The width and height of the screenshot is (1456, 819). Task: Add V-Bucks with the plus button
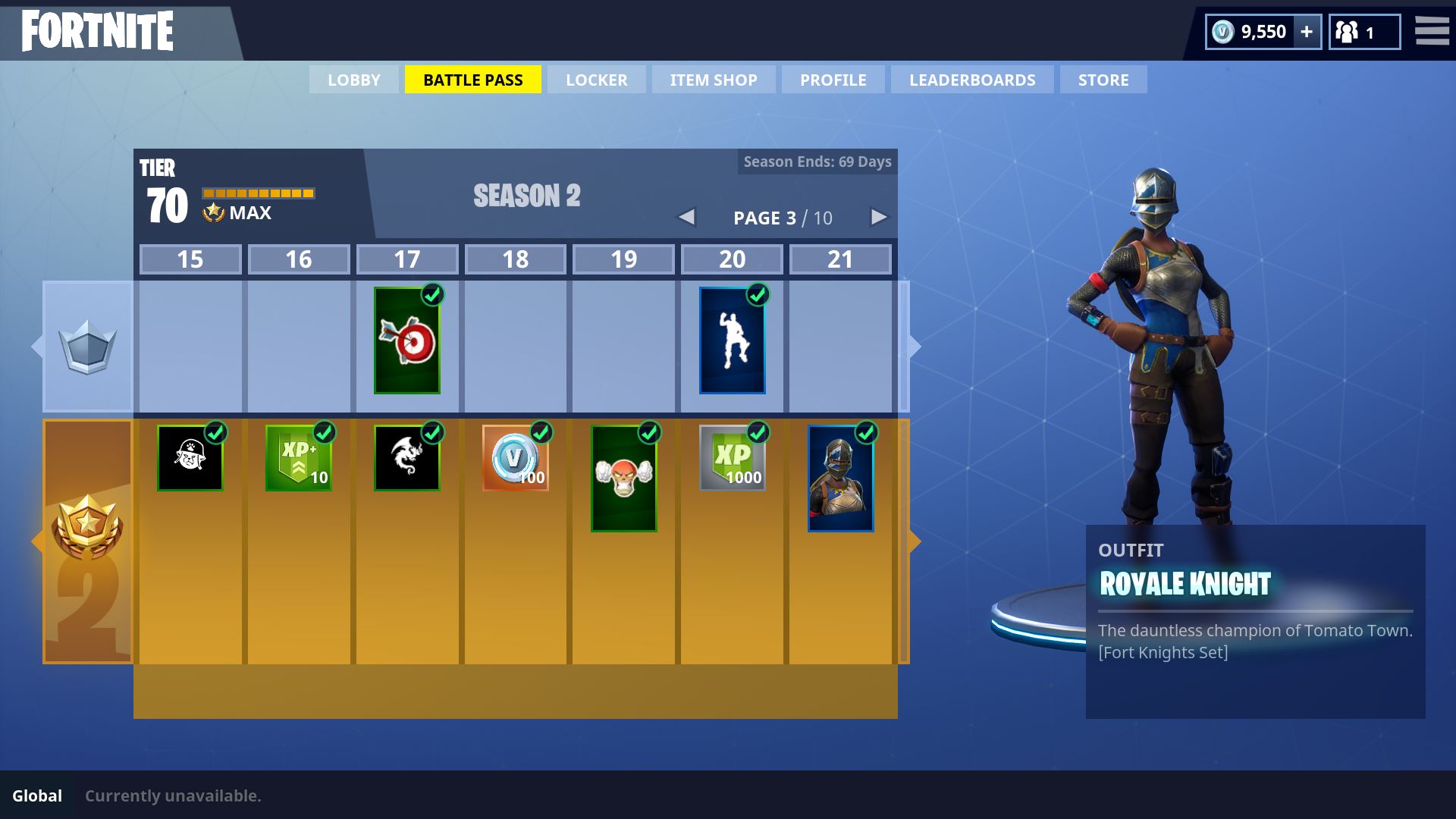1306,32
